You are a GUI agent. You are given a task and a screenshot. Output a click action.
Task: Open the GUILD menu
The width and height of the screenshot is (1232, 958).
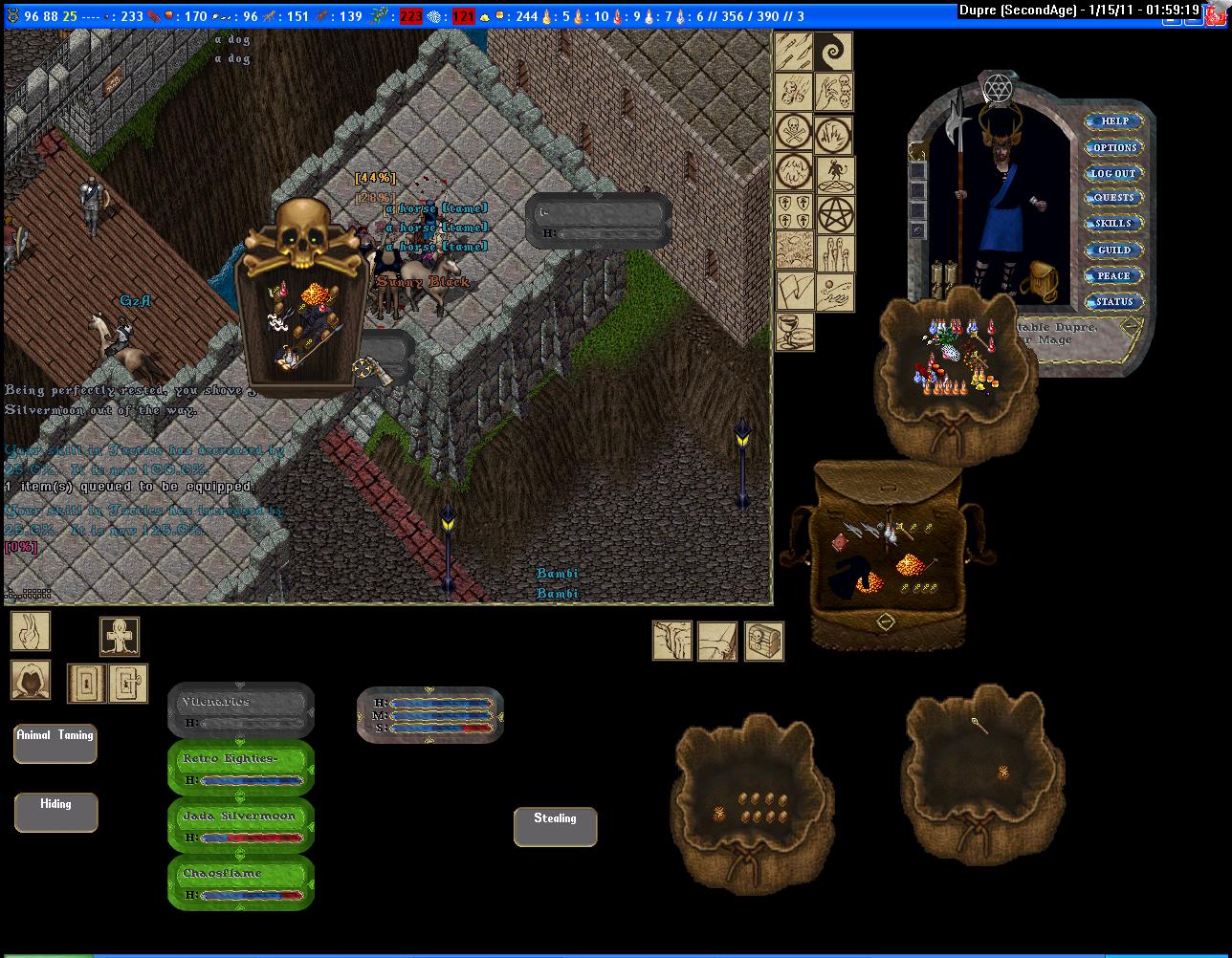pyautogui.click(x=1113, y=250)
